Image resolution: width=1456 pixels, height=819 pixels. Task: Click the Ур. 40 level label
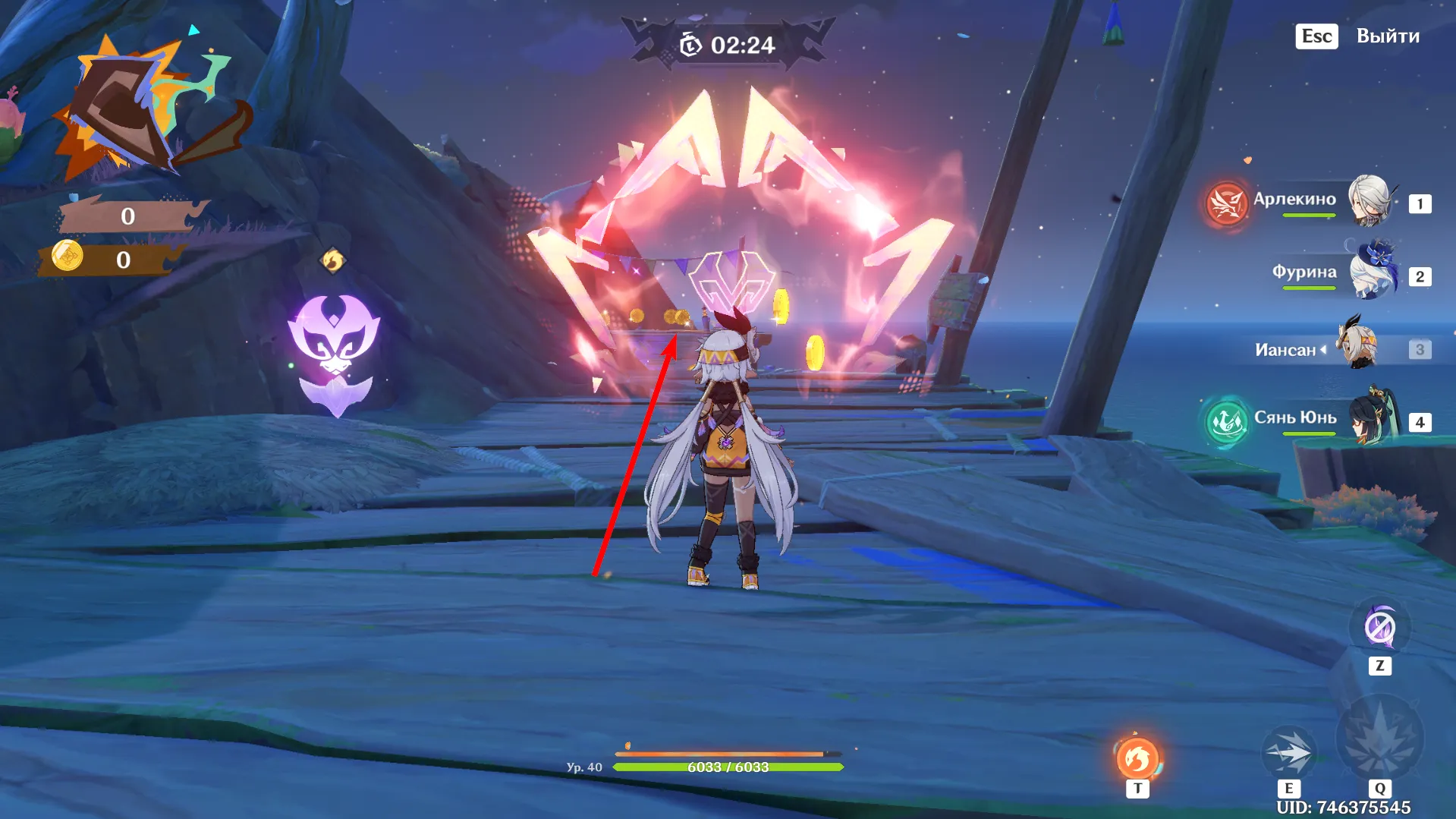coord(585,767)
